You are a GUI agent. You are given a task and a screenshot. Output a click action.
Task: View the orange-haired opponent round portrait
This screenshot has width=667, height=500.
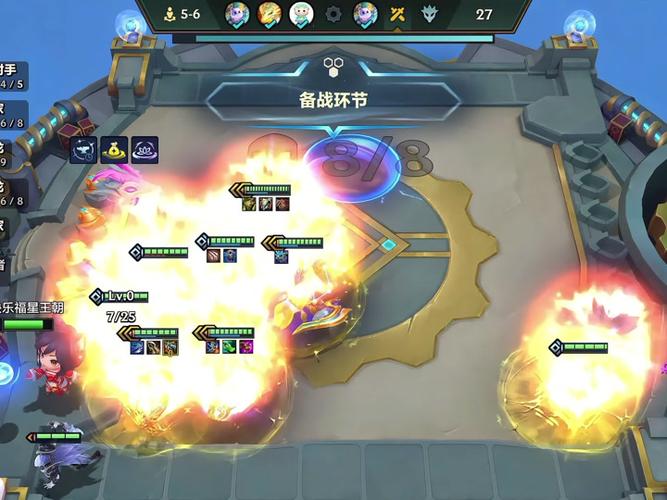tap(269, 14)
